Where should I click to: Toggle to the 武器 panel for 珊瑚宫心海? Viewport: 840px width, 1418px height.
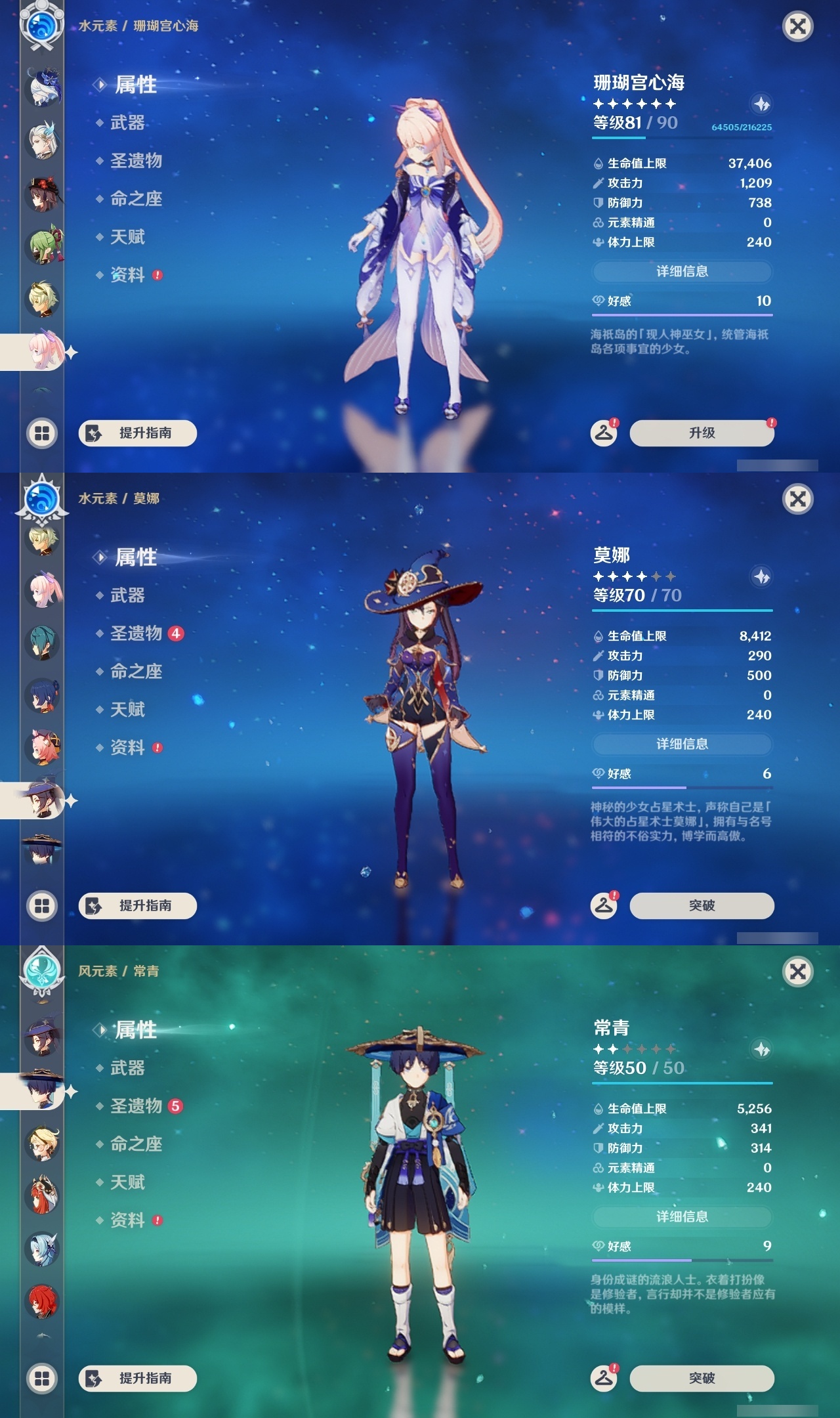click(x=121, y=123)
